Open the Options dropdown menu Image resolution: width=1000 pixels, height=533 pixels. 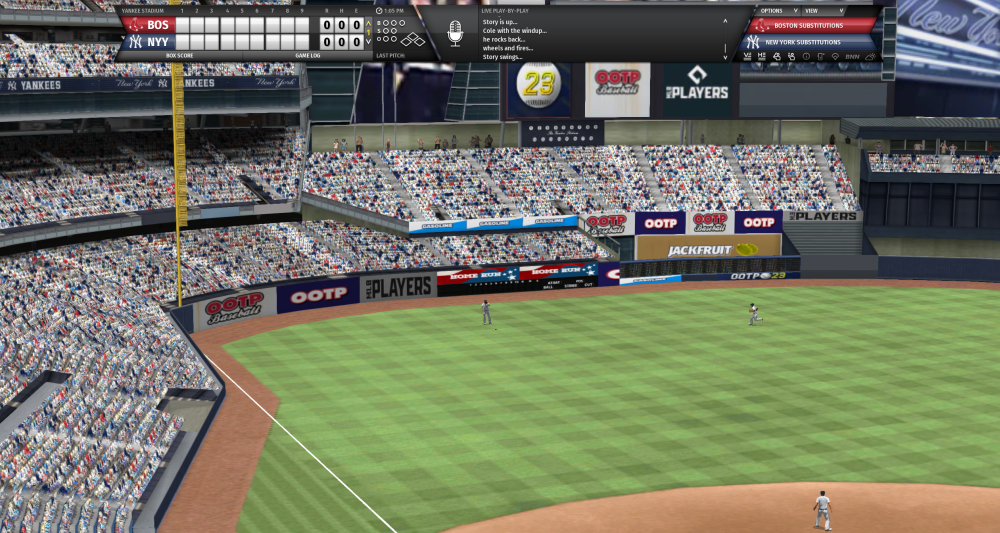tap(776, 10)
